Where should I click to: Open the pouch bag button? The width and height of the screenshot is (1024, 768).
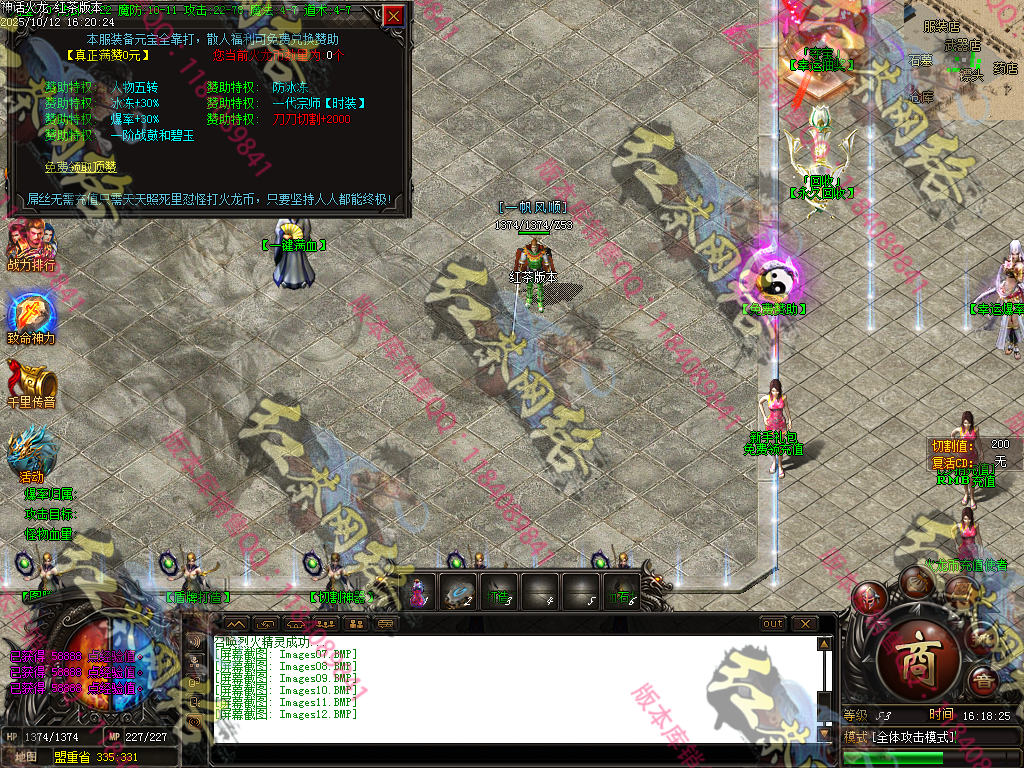click(x=915, y=582)
